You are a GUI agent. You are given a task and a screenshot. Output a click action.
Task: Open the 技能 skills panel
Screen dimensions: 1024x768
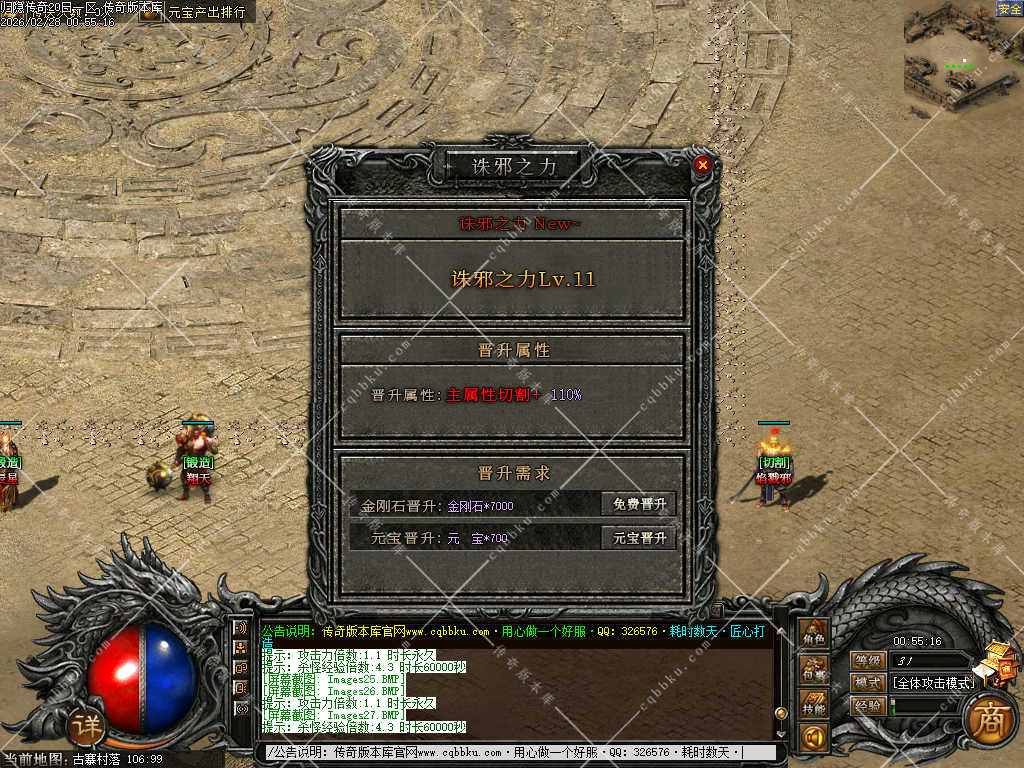click(814, 706)
